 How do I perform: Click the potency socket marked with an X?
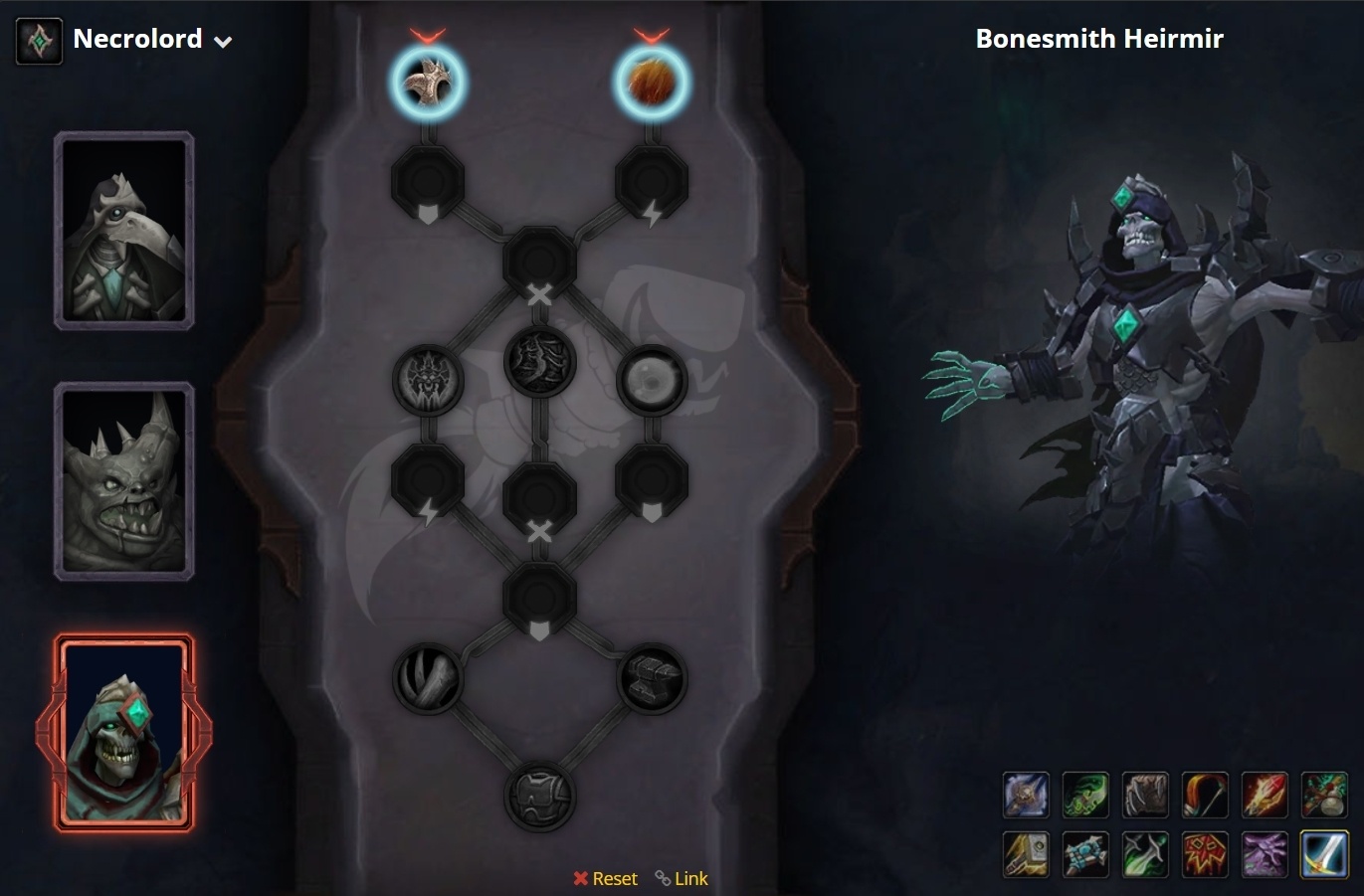(x=540, y=262)
